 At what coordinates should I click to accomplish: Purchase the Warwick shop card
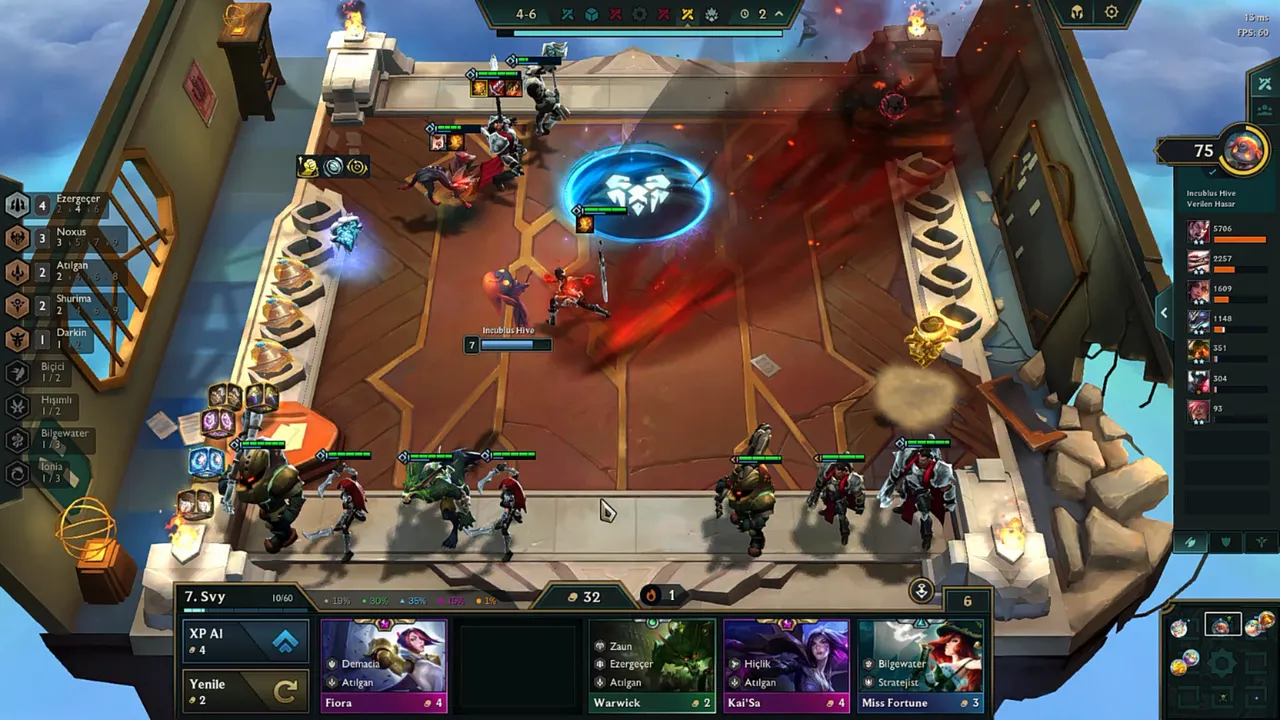coord(652,664)
